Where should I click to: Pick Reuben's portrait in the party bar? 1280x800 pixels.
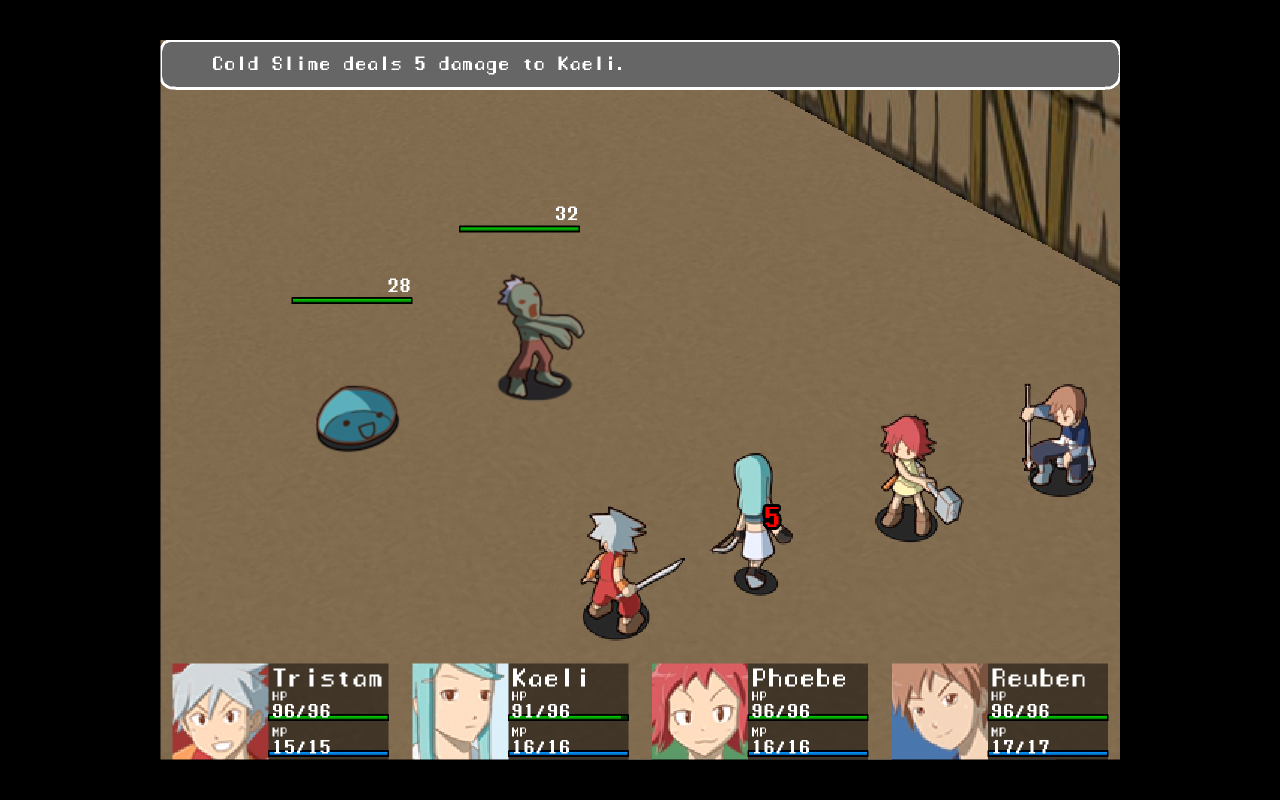pyautogui.click(x=939, y=711)
